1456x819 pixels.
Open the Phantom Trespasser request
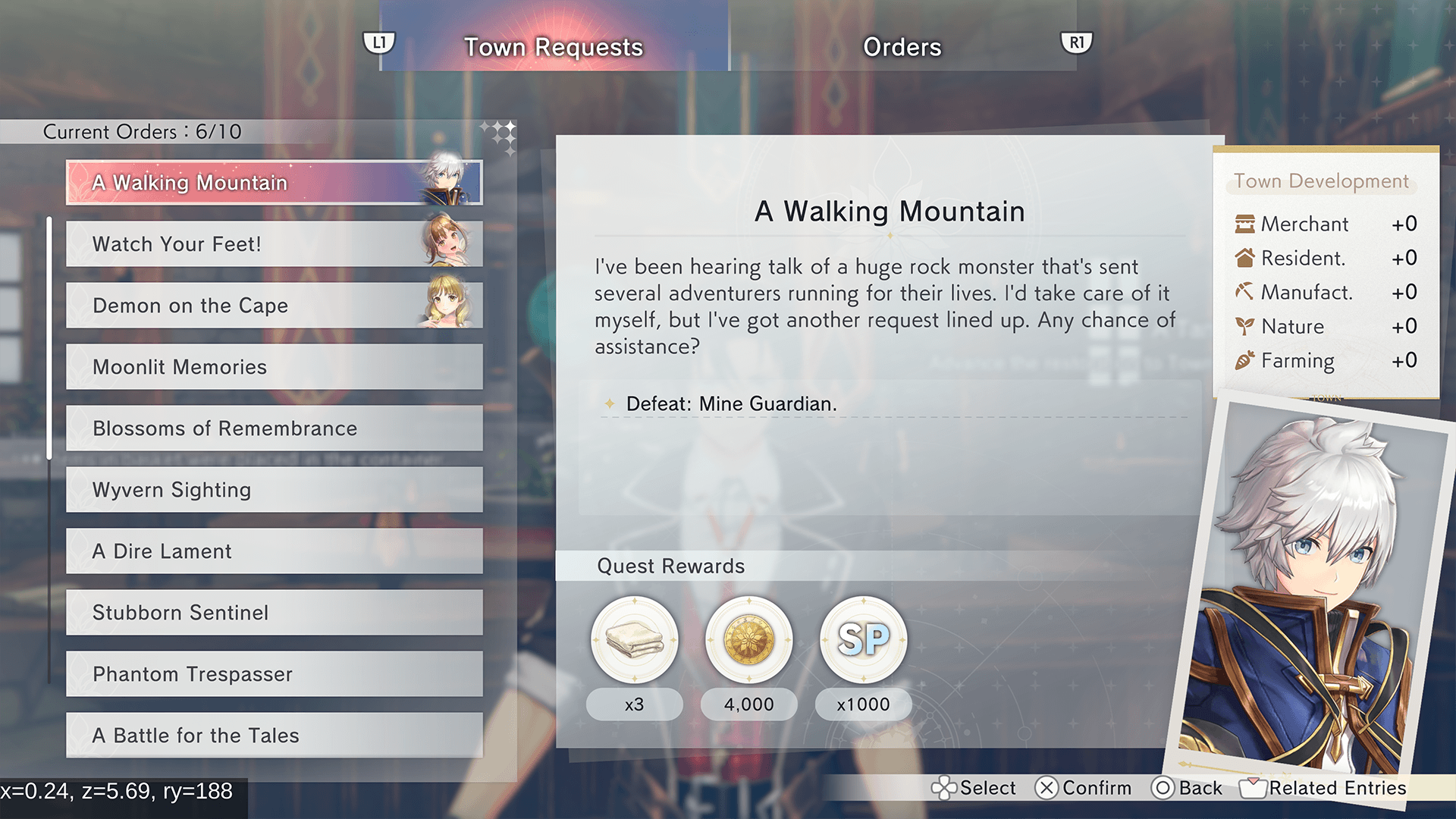click(274, 674)
